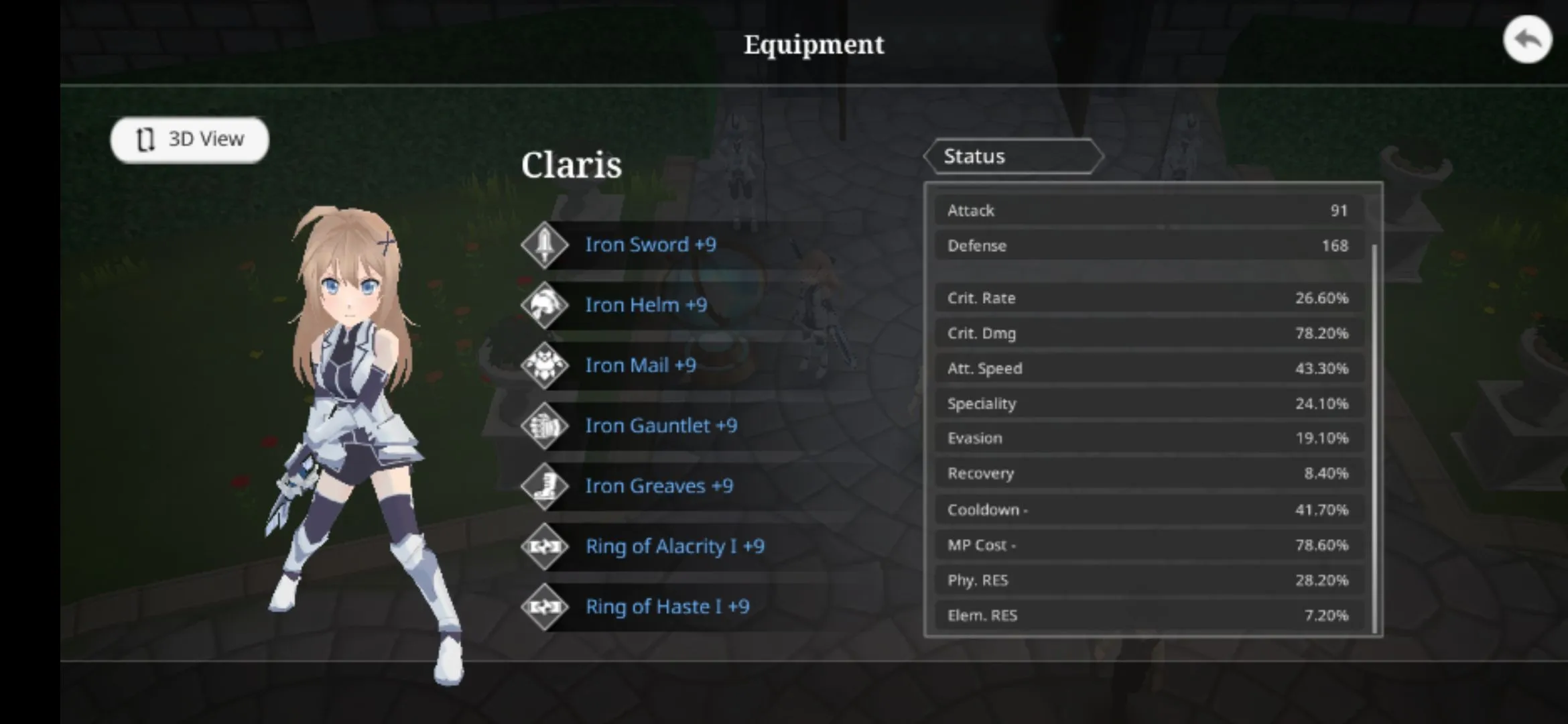
Task: Select the Iron Sword +9 weapon slot
Action: 649,245
